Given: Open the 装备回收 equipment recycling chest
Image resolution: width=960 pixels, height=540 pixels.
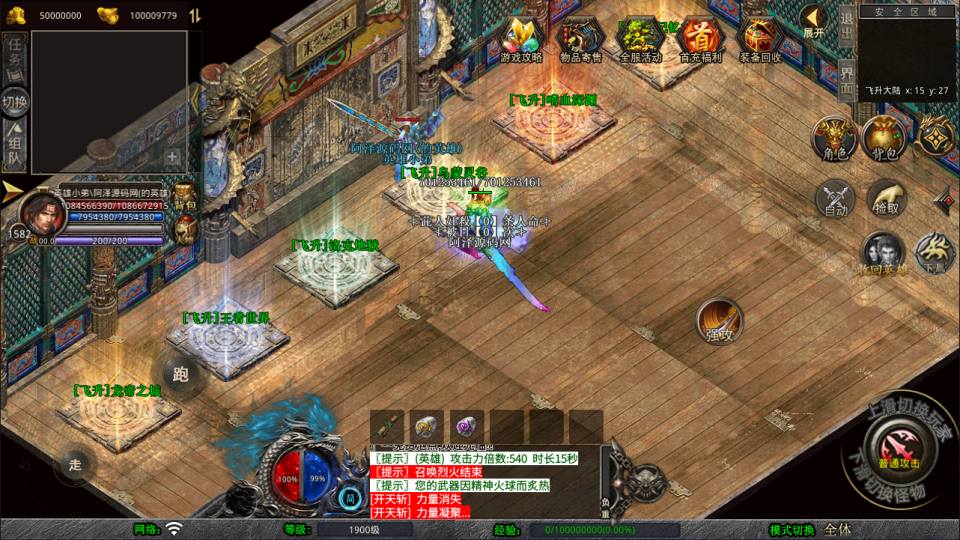Looking at the screenshot, I should 759,40.
